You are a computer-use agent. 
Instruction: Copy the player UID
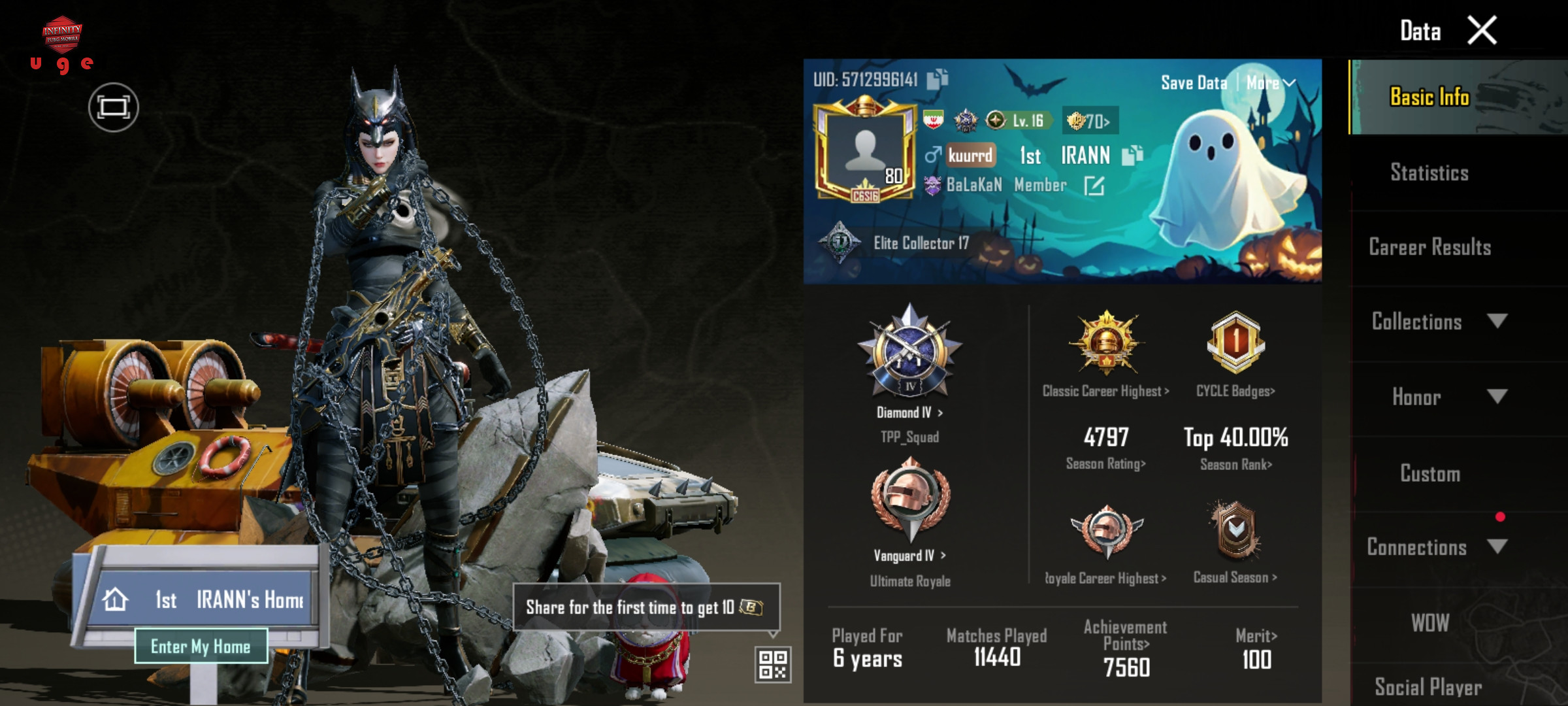click(938, 79)
